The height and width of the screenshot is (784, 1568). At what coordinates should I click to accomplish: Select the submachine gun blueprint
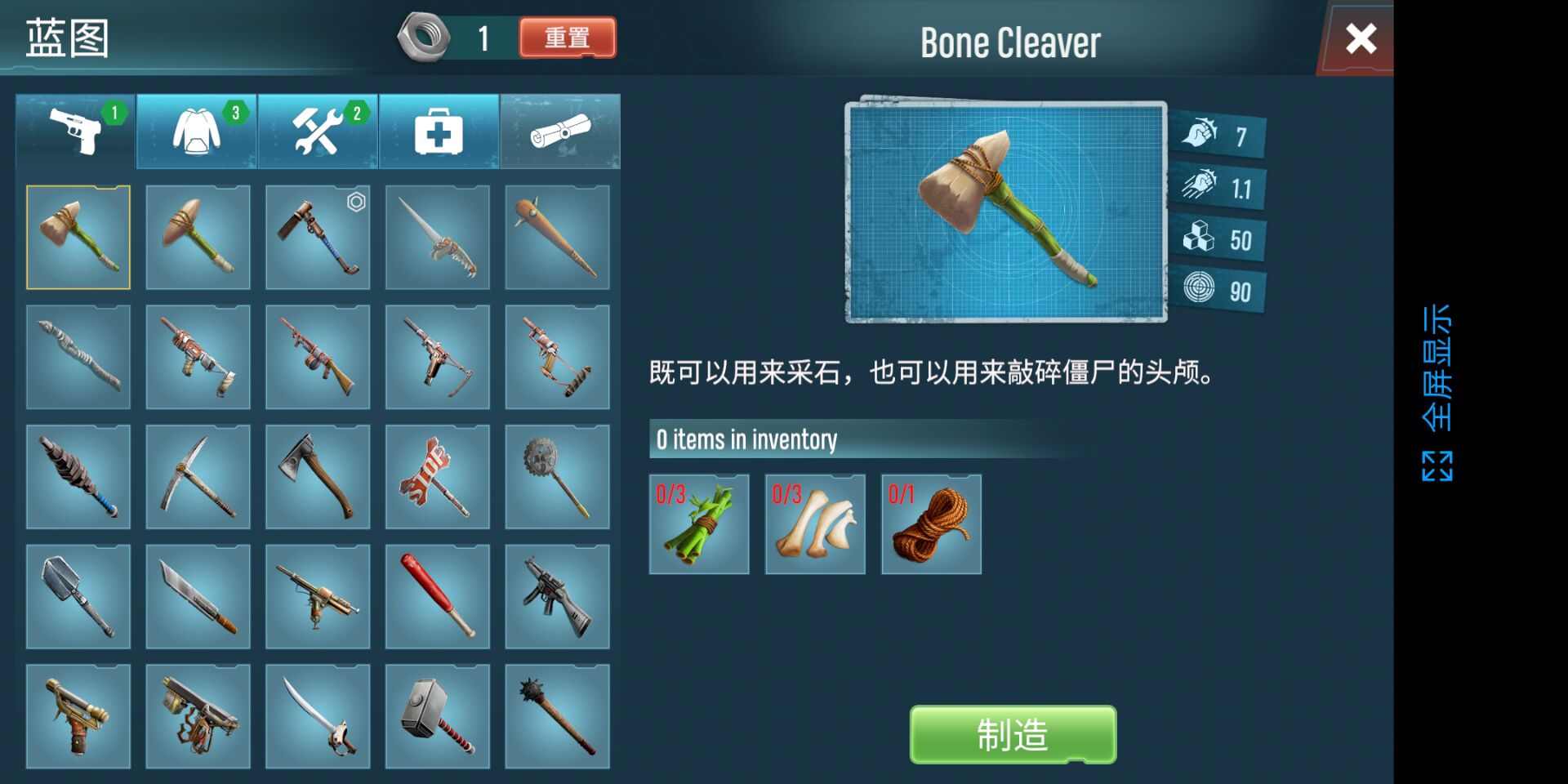click(558, 597)
